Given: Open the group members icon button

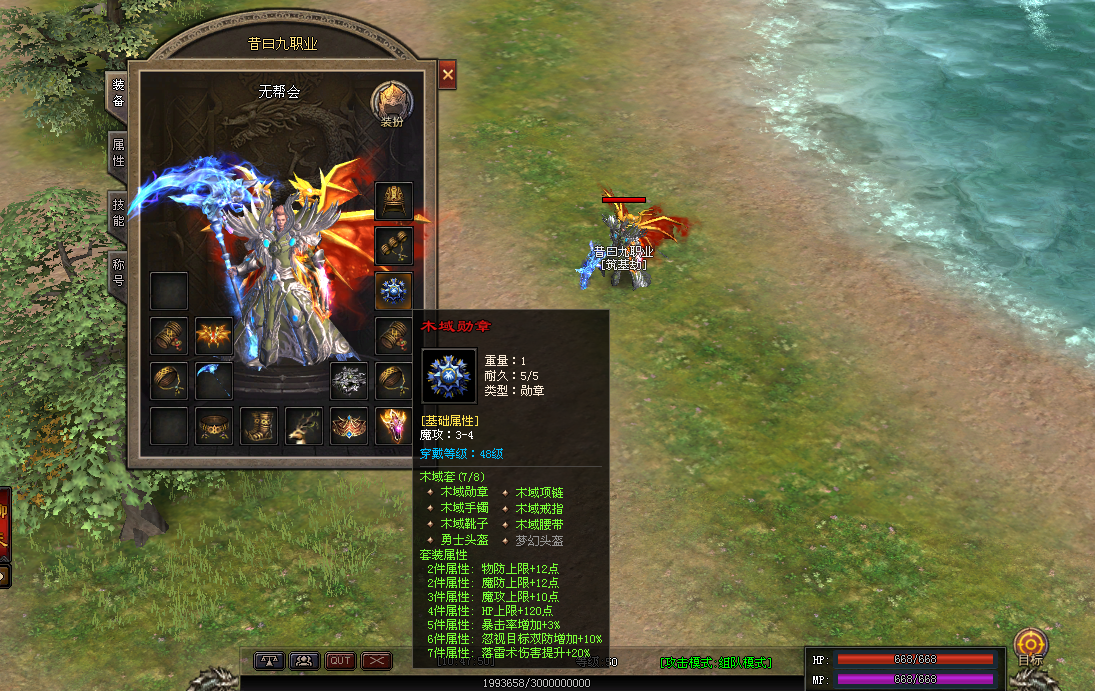Looking at the screenshot, I should point(305,660).
